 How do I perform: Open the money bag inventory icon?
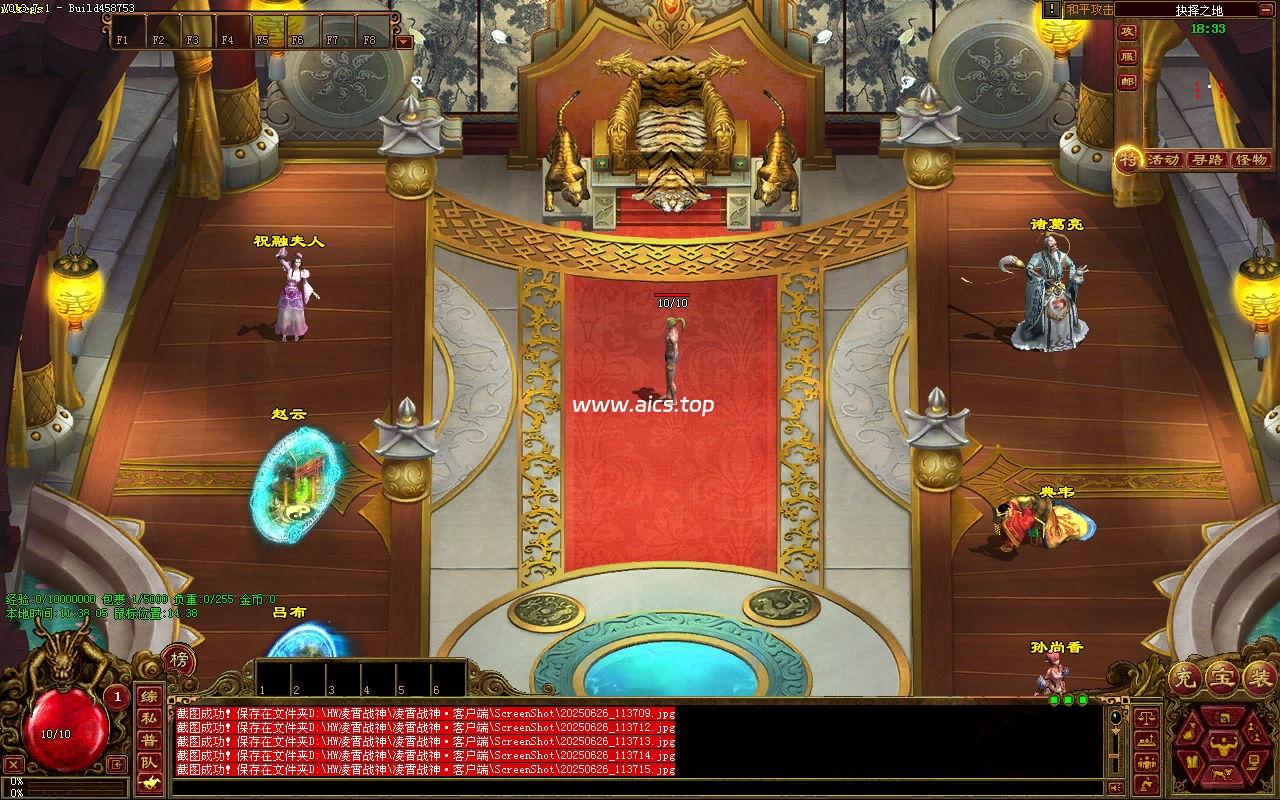1190,732
